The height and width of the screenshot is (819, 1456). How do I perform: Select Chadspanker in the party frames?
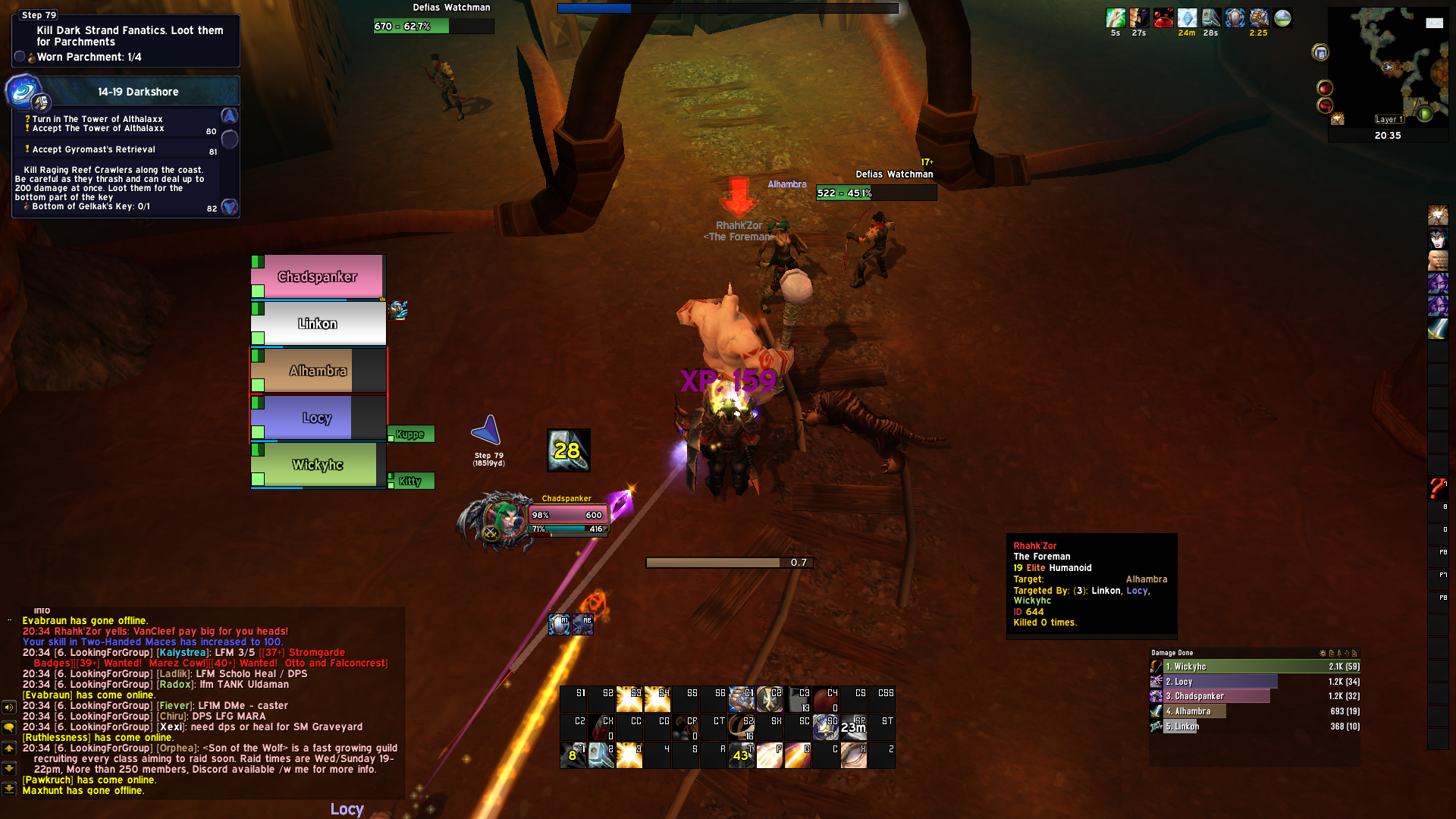coord(318,277)
